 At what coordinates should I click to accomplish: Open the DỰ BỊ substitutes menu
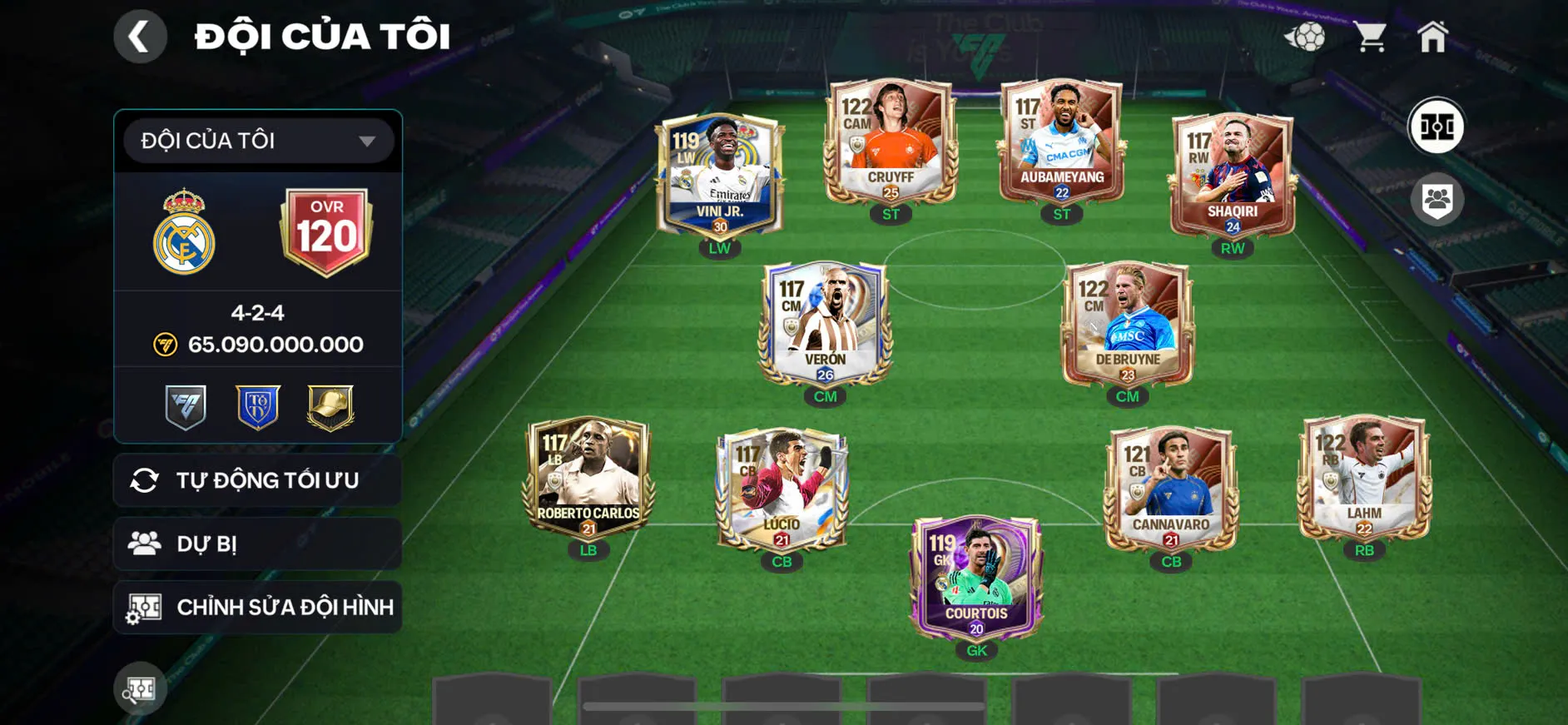(256, 544)
